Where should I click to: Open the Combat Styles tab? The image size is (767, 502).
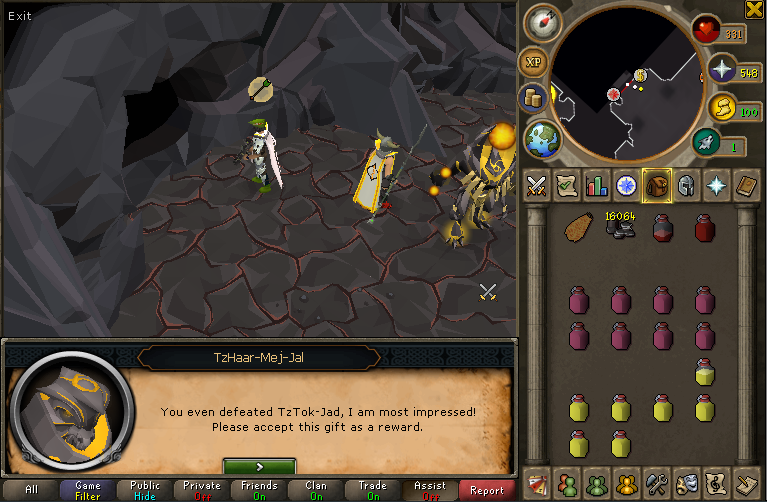point(535,185)
